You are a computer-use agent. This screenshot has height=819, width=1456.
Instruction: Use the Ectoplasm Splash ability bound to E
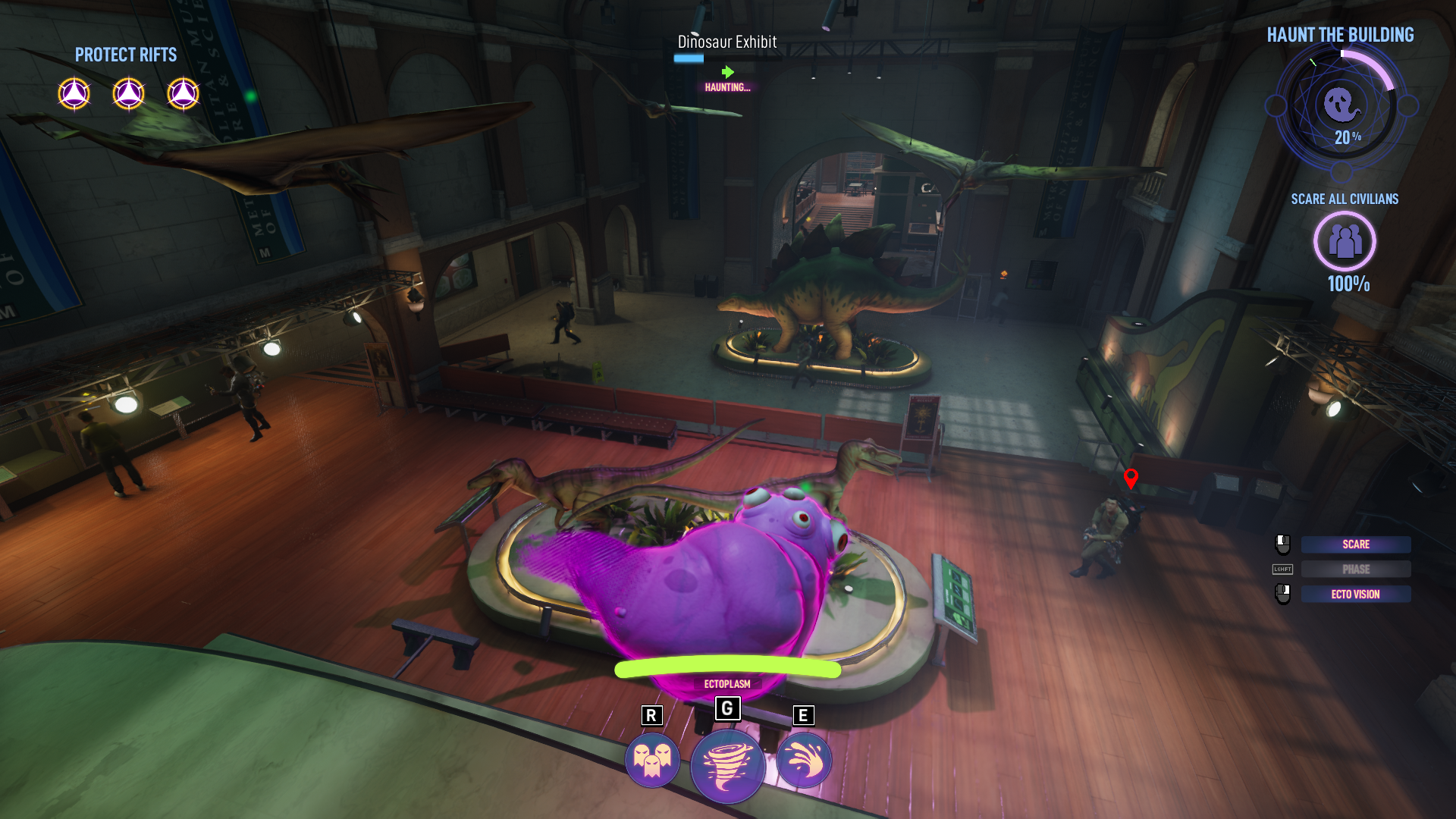pos(802,759)
